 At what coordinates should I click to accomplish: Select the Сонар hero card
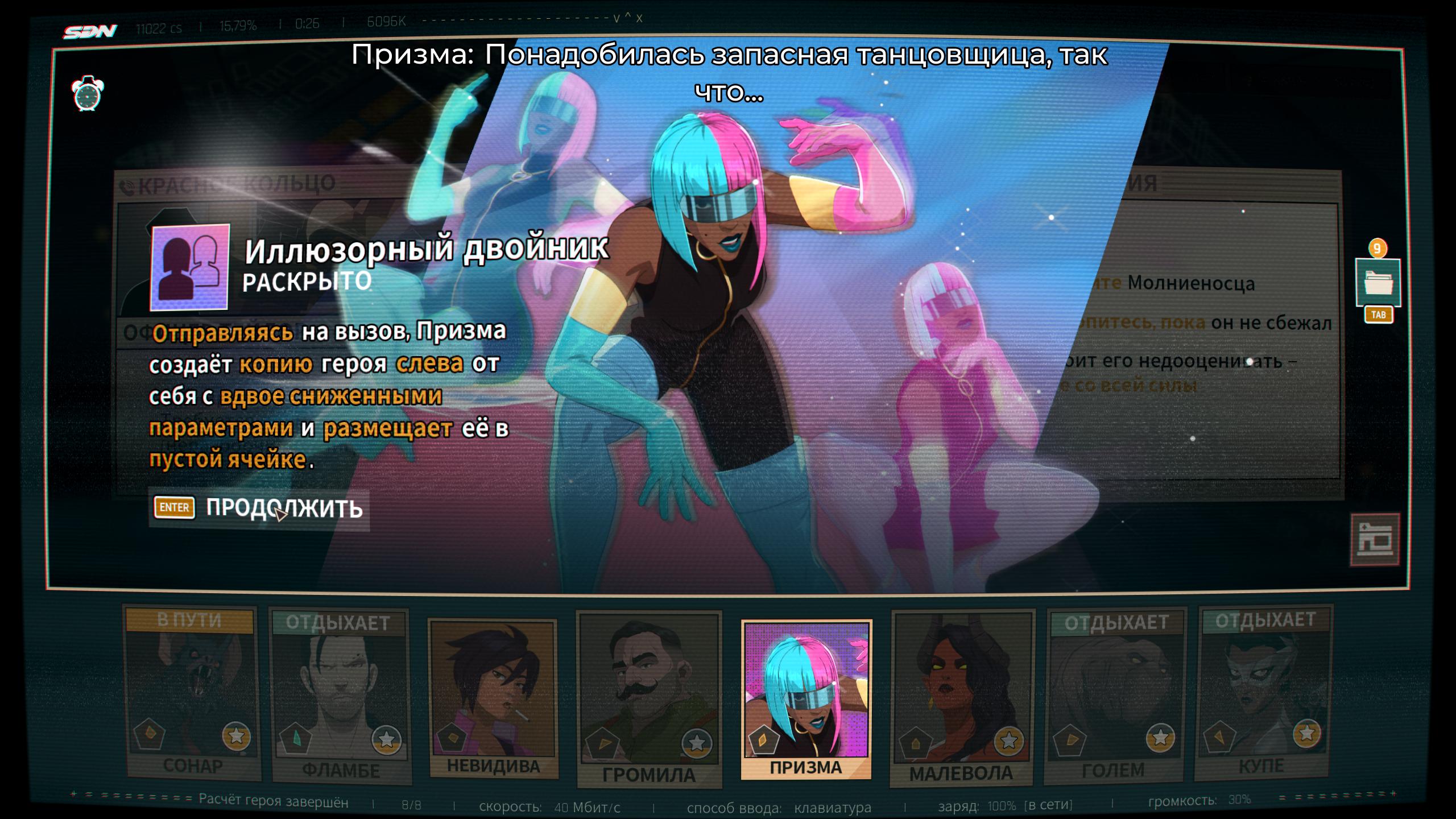192,694
